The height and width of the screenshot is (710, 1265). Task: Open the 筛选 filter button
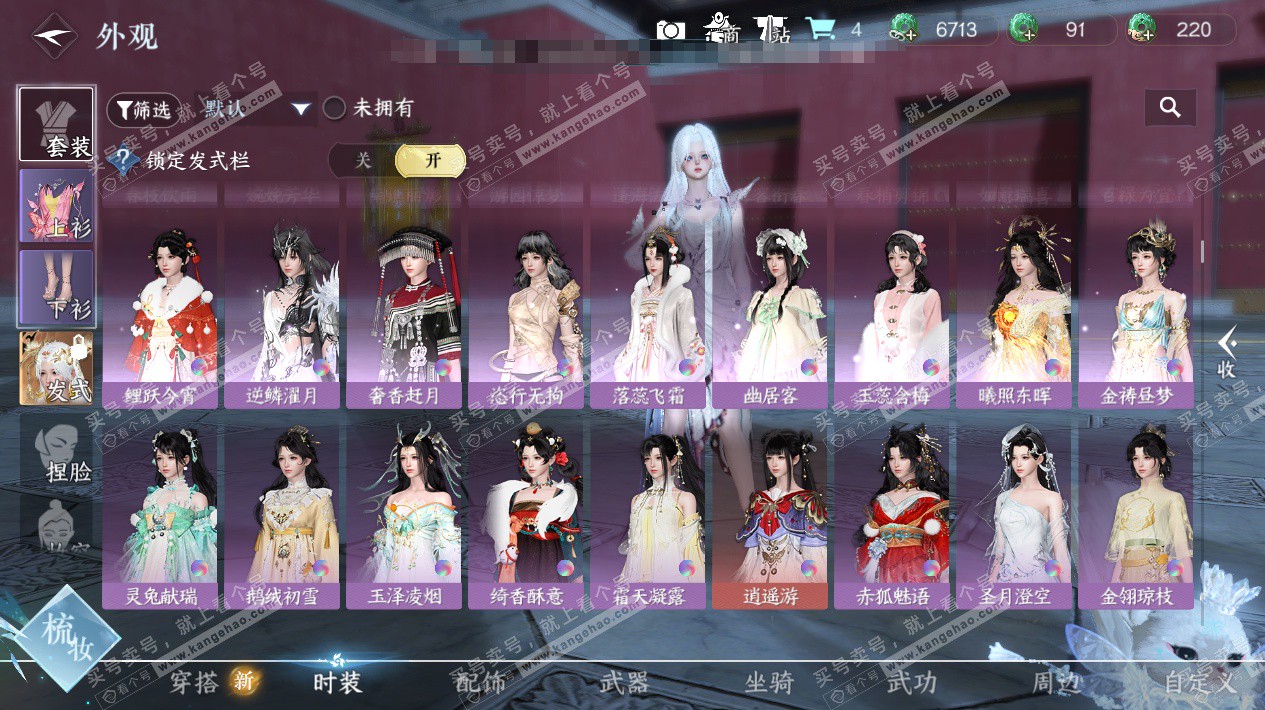tap(144, 109)
